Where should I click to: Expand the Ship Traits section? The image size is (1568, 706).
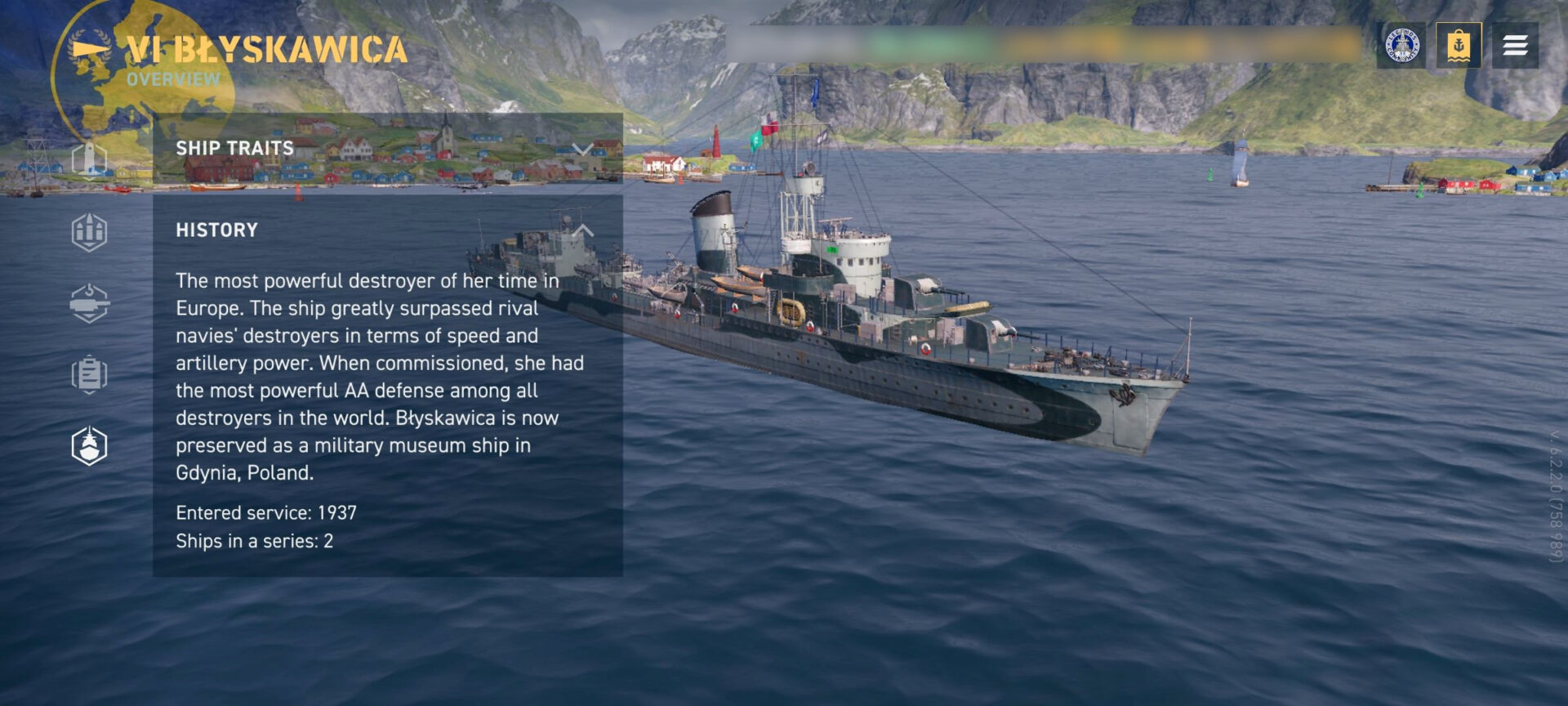[582, 149]
